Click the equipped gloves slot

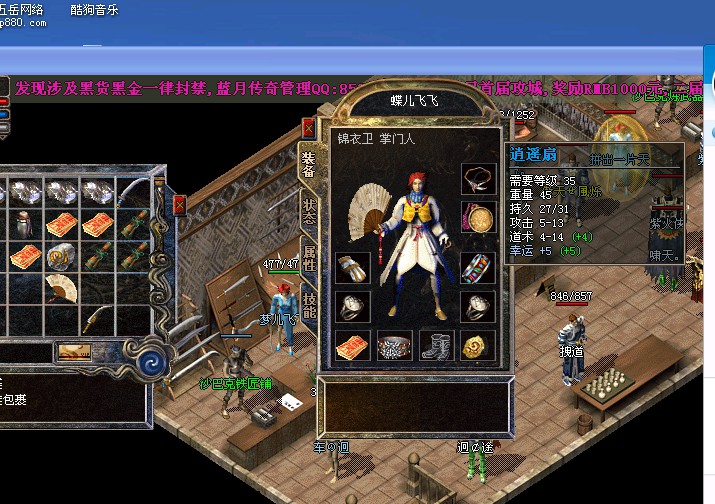tap(352, 268)
